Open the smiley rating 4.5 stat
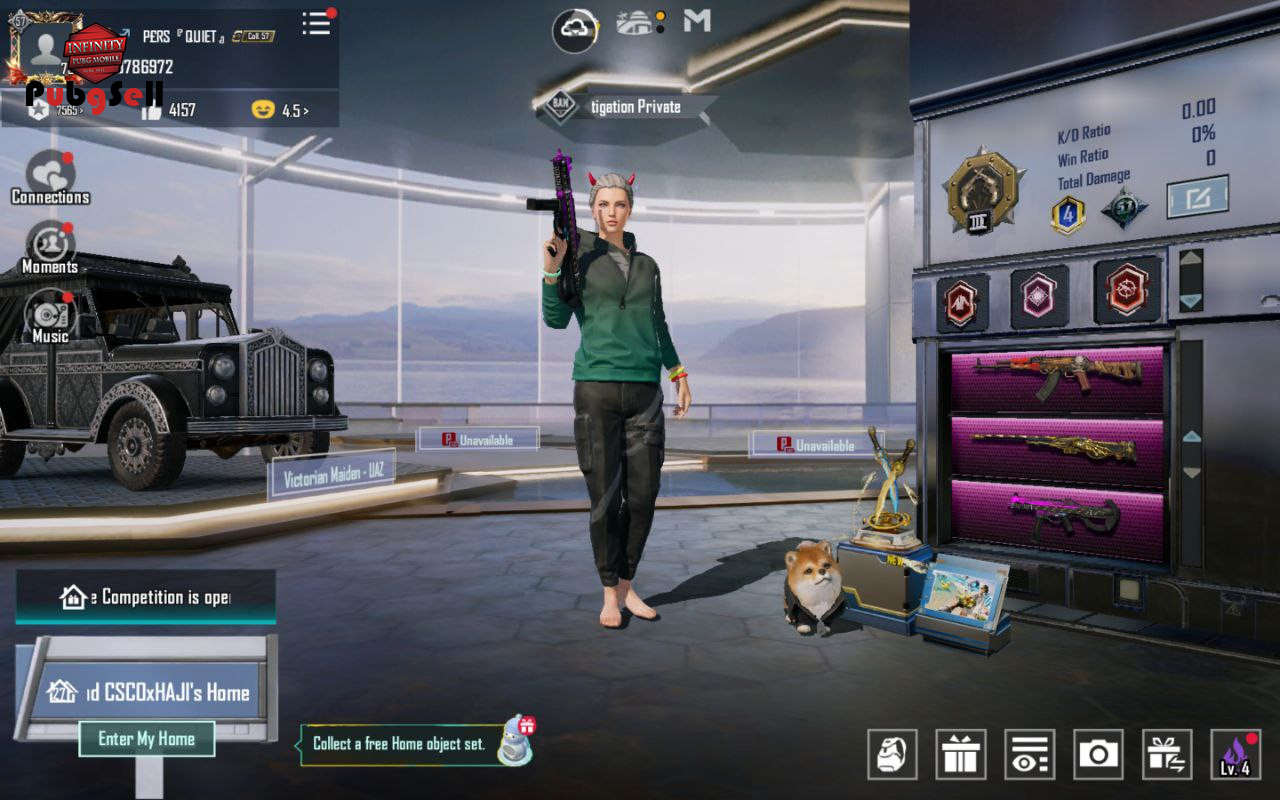The width and height of the screenshot is (1280, 800). [280, 110]
